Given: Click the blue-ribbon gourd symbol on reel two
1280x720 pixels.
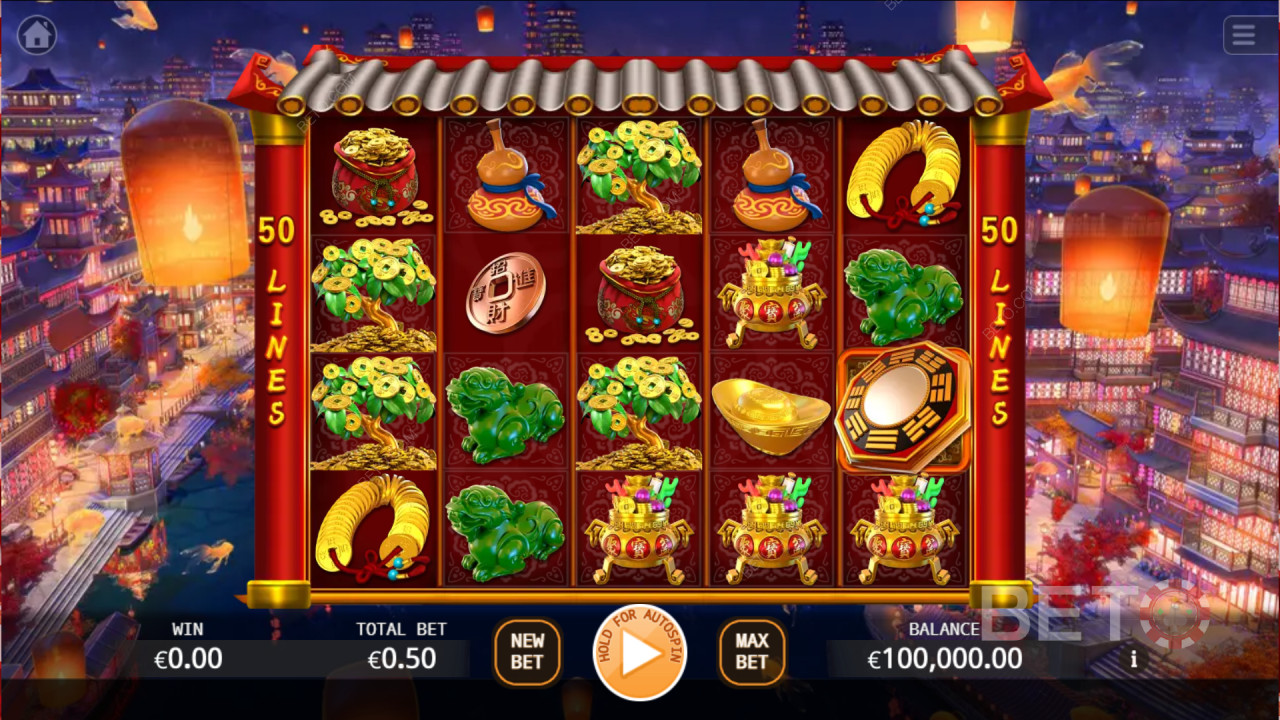Looking at the screenshot, I should pyautogui.click(x=507, y=176).
